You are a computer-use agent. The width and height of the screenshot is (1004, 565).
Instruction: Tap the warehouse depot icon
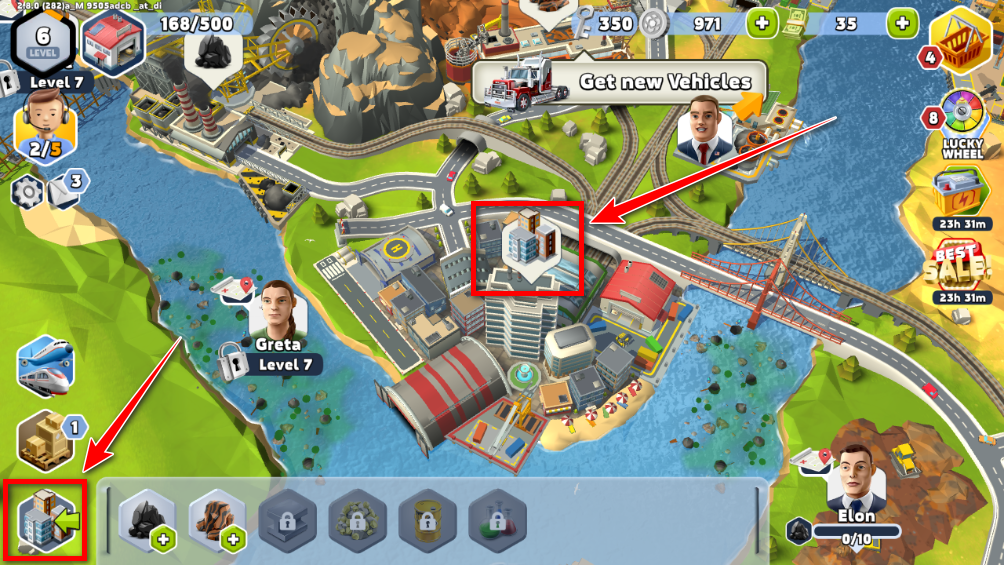click(x=112, y=42)
